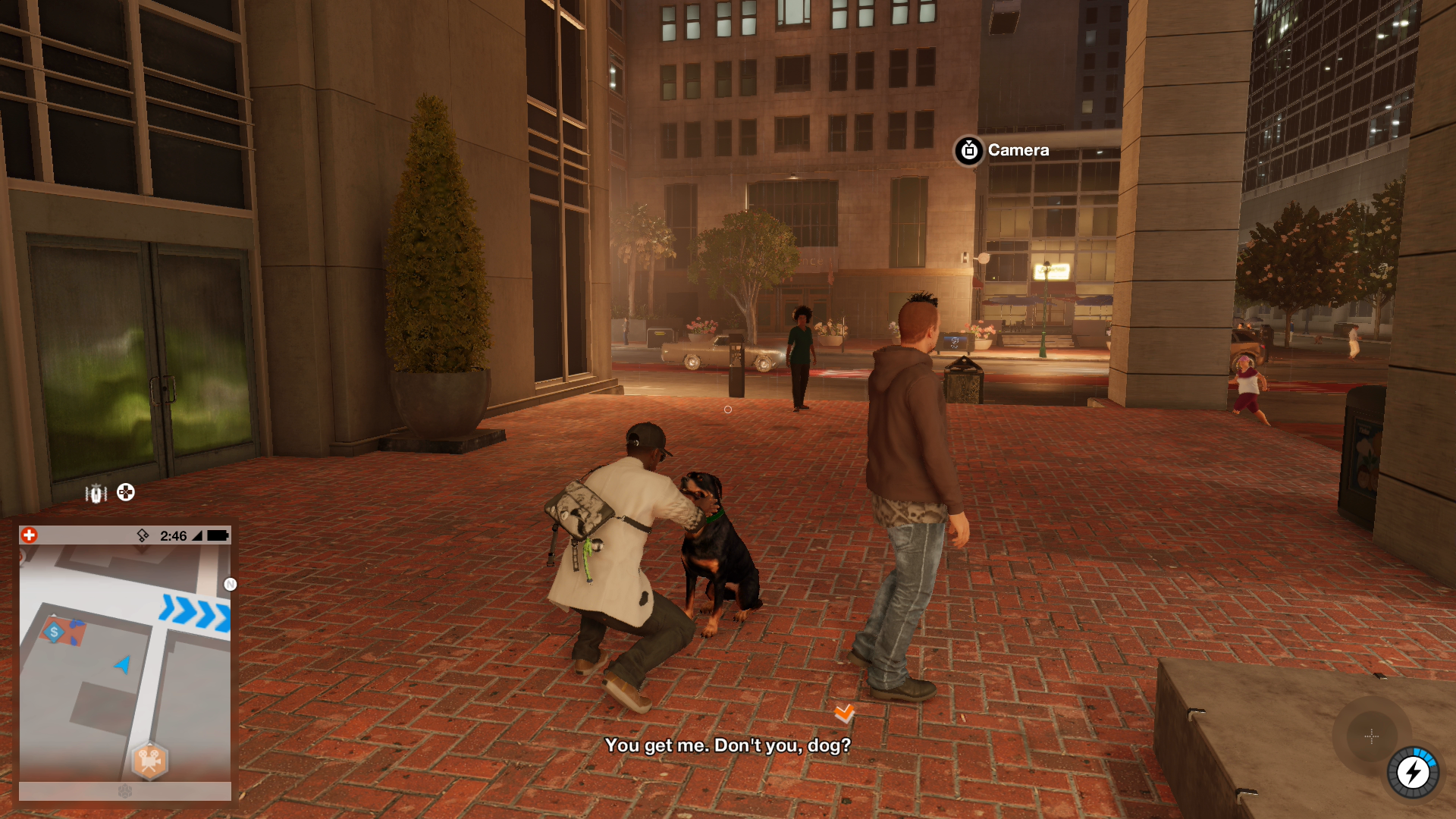This screenshot has height=819, width=1456.
Task: Click the faded crosshair weapon circle
Action: click(1371, 736)
